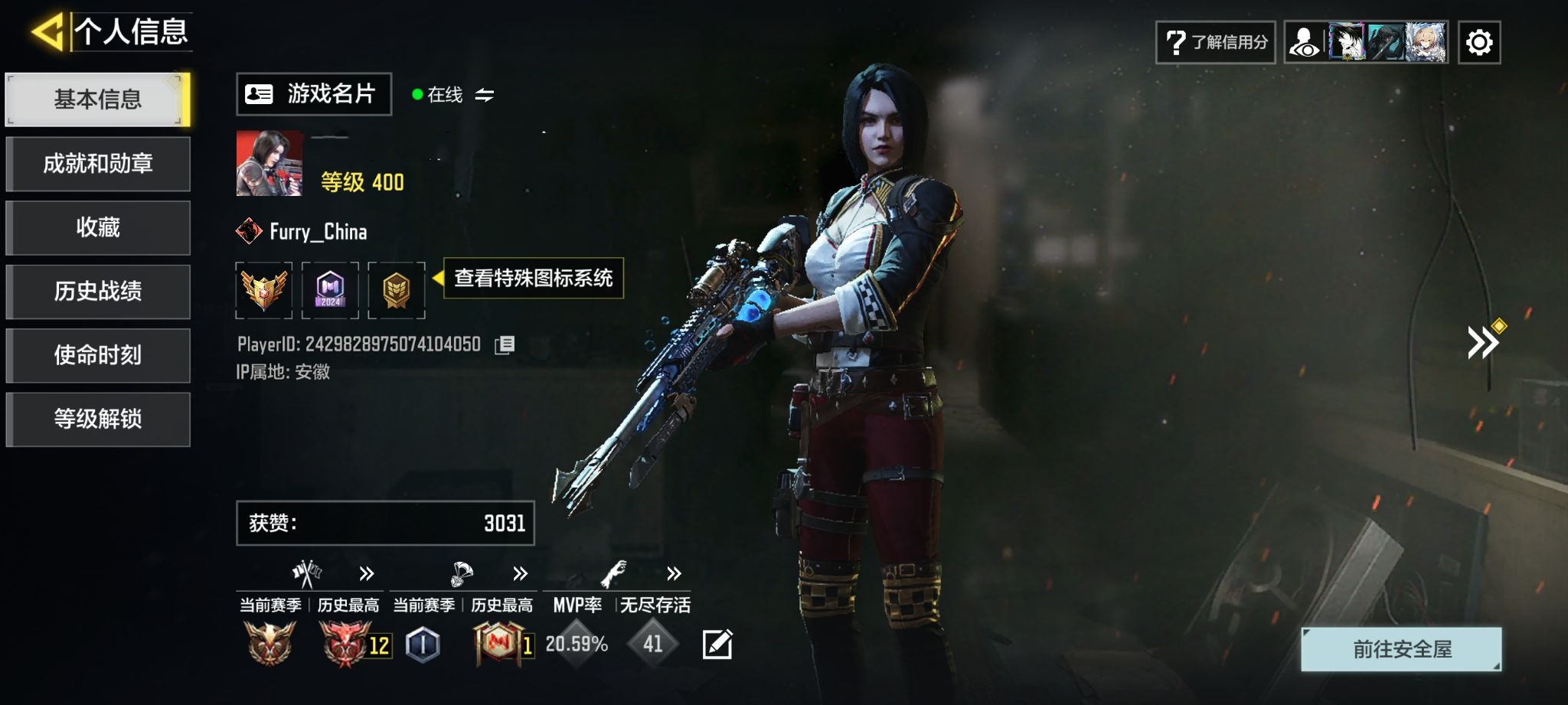Click 前往安全屋 button
The width and height of the screenshot is (1568, 705).
tap(1401, 649)
